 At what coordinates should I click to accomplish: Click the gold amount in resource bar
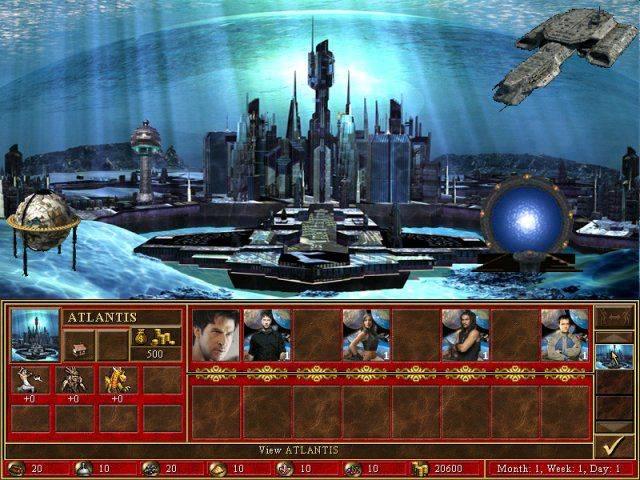click(440, 468)
